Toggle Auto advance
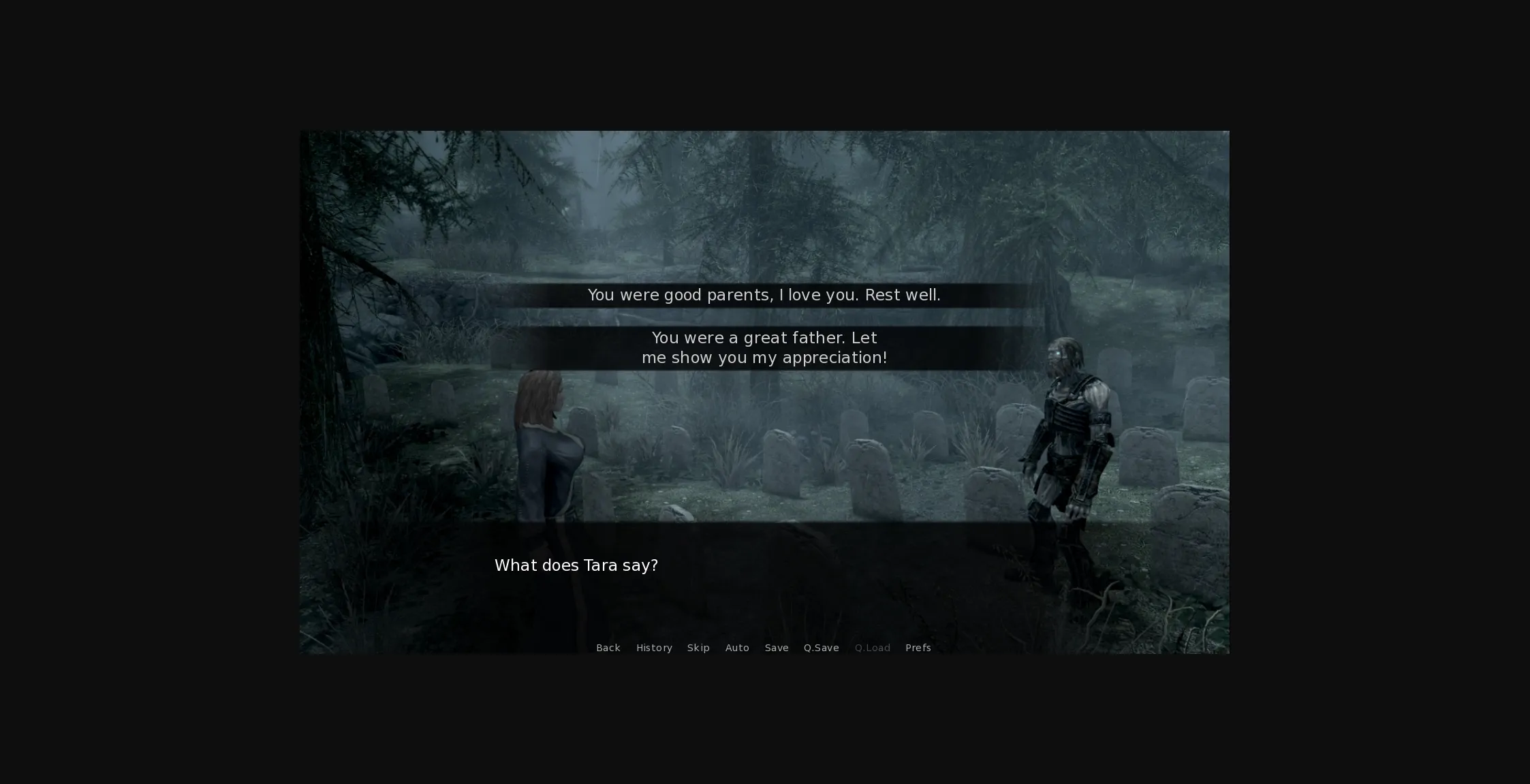This screenshot has height=784, width=1530. (x=737, y=648)
